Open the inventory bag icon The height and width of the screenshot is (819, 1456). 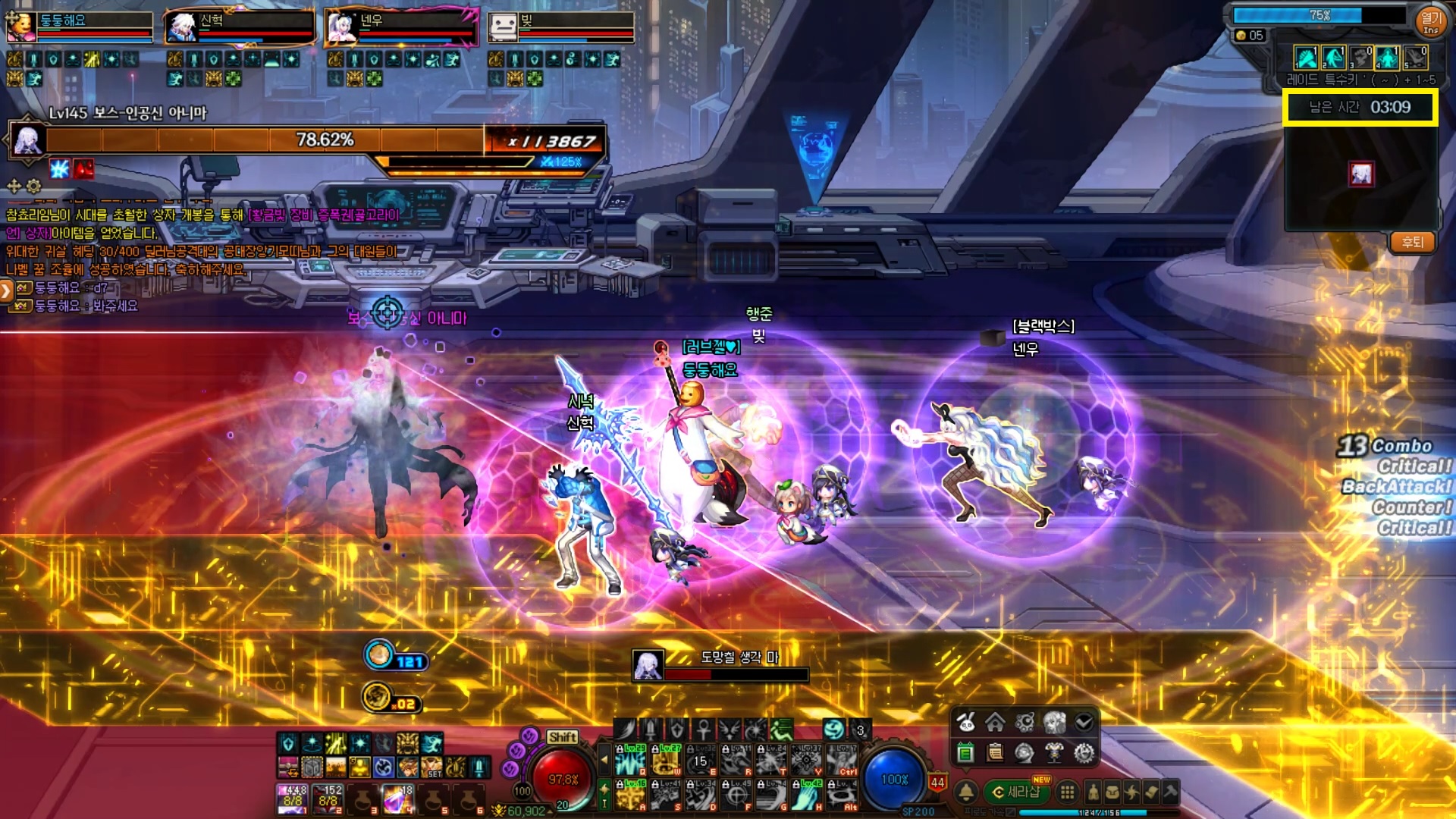coord(1112,792)
